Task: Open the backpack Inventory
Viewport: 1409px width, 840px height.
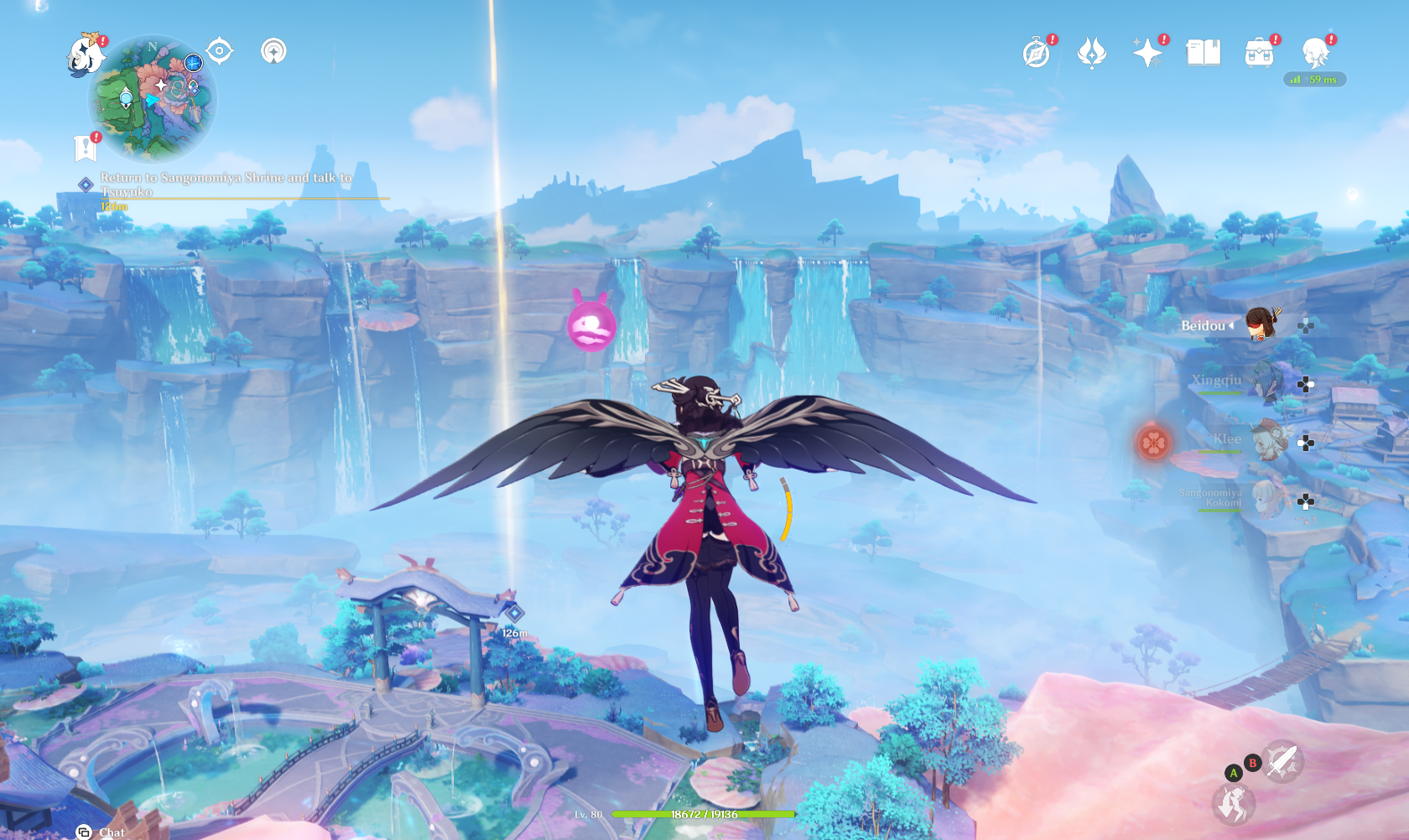Action: coord(1260,53)
